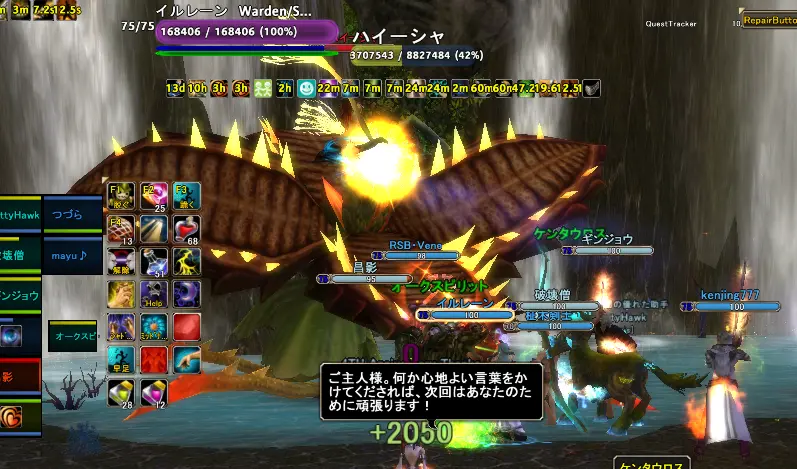The width and height of the screenshot is (797, 469).
Task: Use the 解除 skill icon
Action: tap(120, 261)
